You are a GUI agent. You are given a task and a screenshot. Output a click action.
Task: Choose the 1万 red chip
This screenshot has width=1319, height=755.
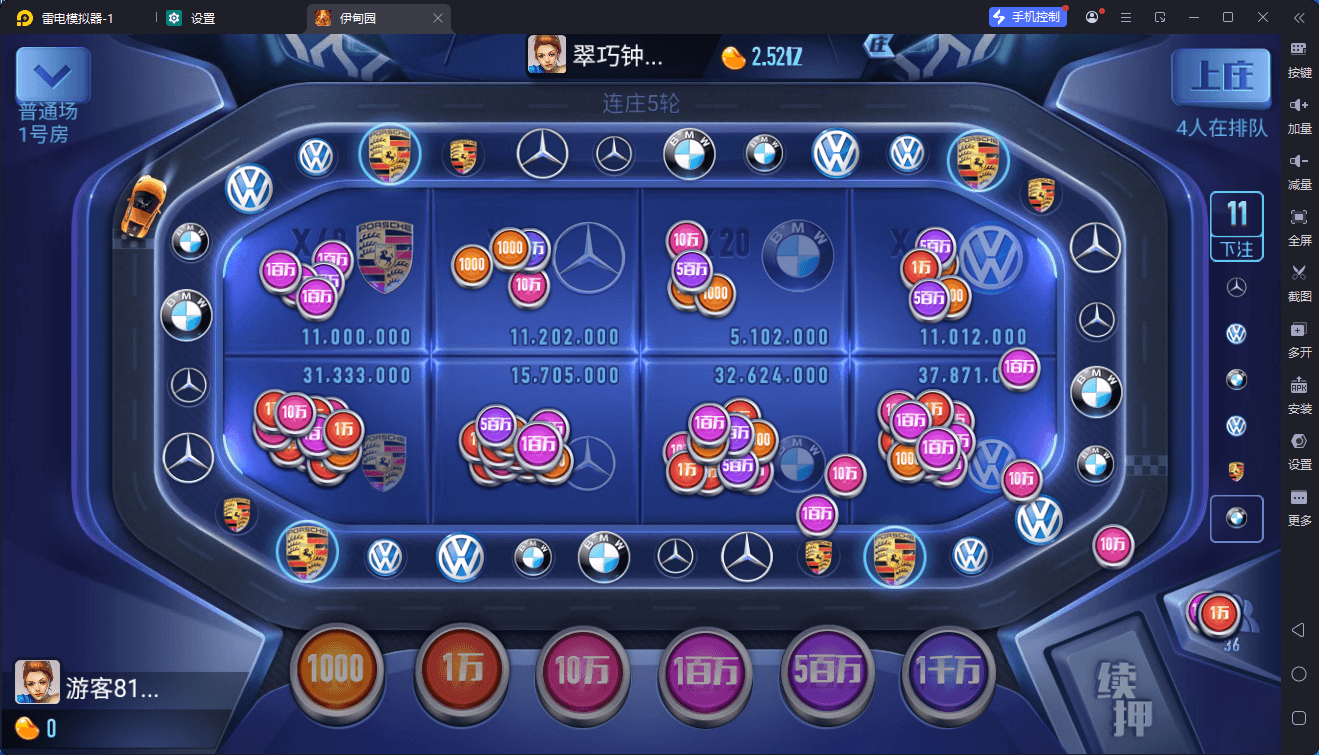click(461, 669)
